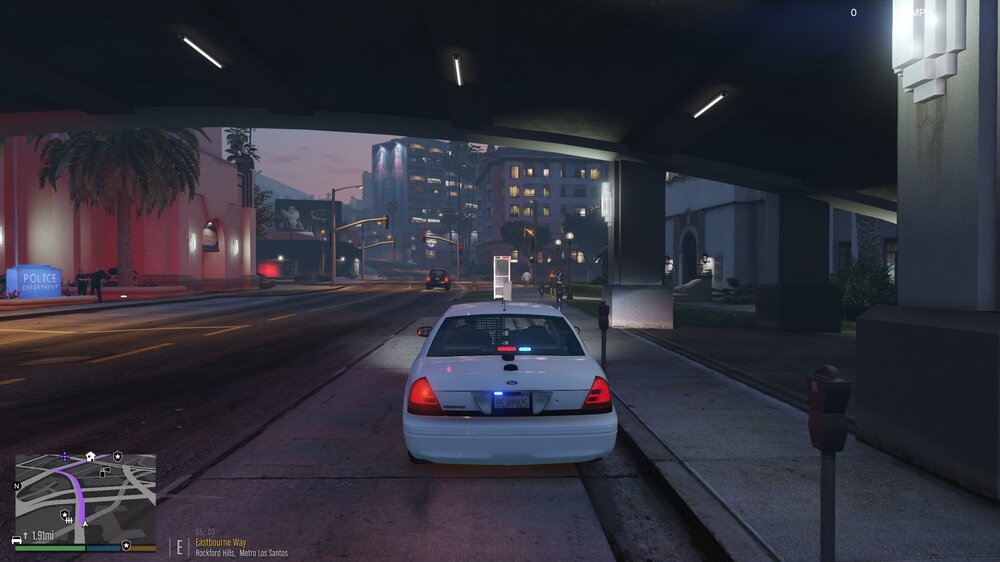This screenshot has width=1000, height=562.
Task: Select the white player arrow on the minimap
Action: (x=85, y=524)
